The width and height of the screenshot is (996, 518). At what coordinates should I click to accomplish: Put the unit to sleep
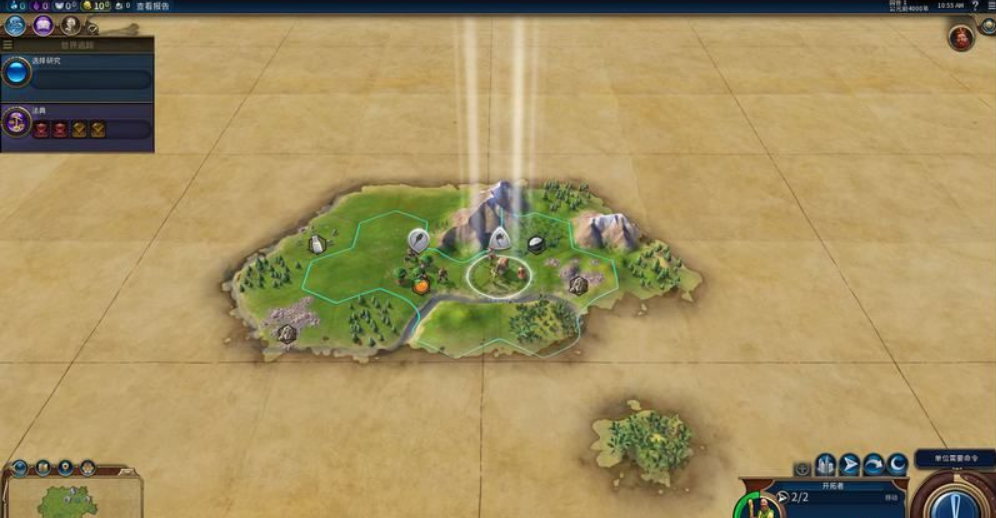[898, 465]
